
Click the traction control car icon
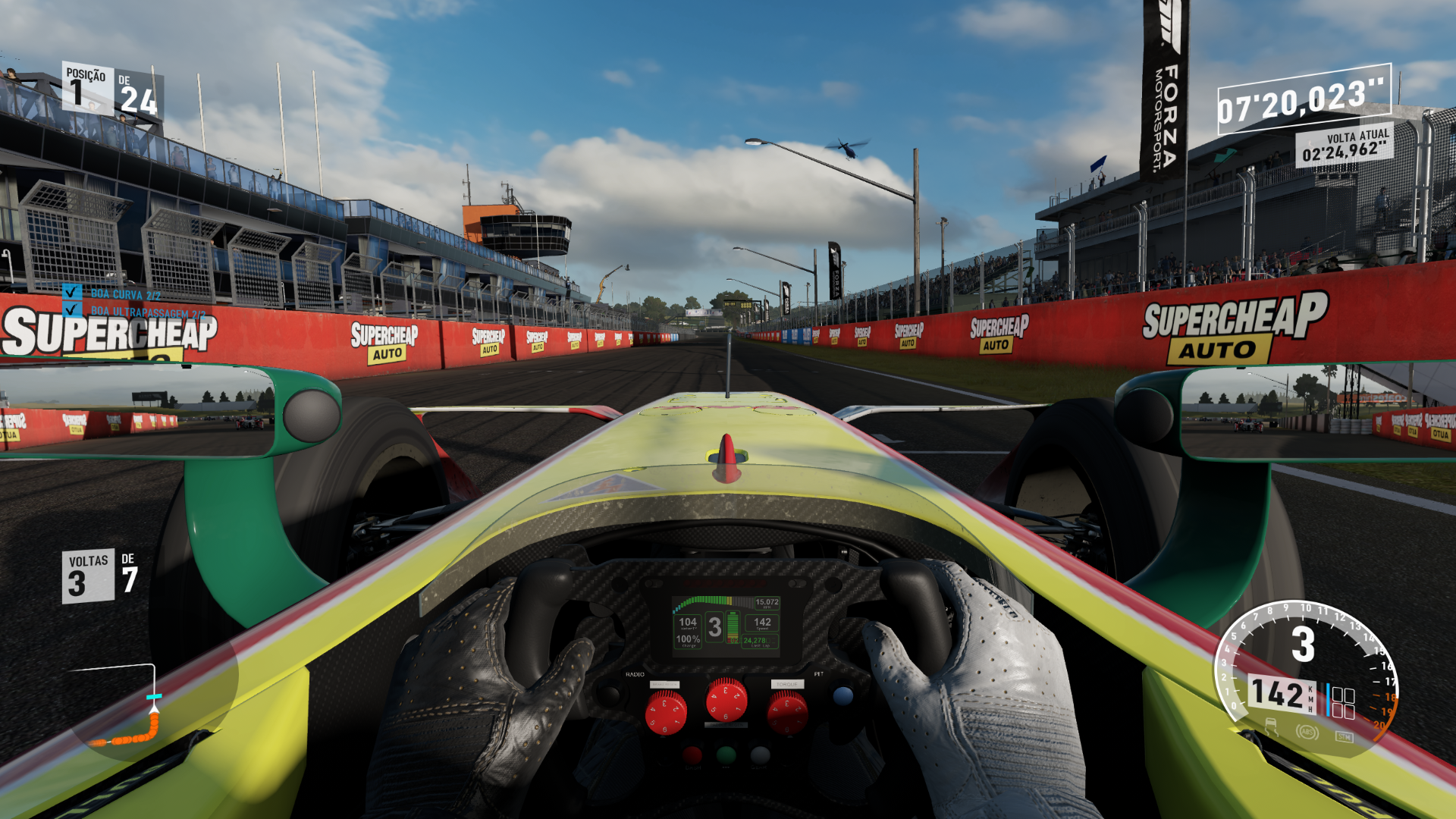coord(1271,729)
